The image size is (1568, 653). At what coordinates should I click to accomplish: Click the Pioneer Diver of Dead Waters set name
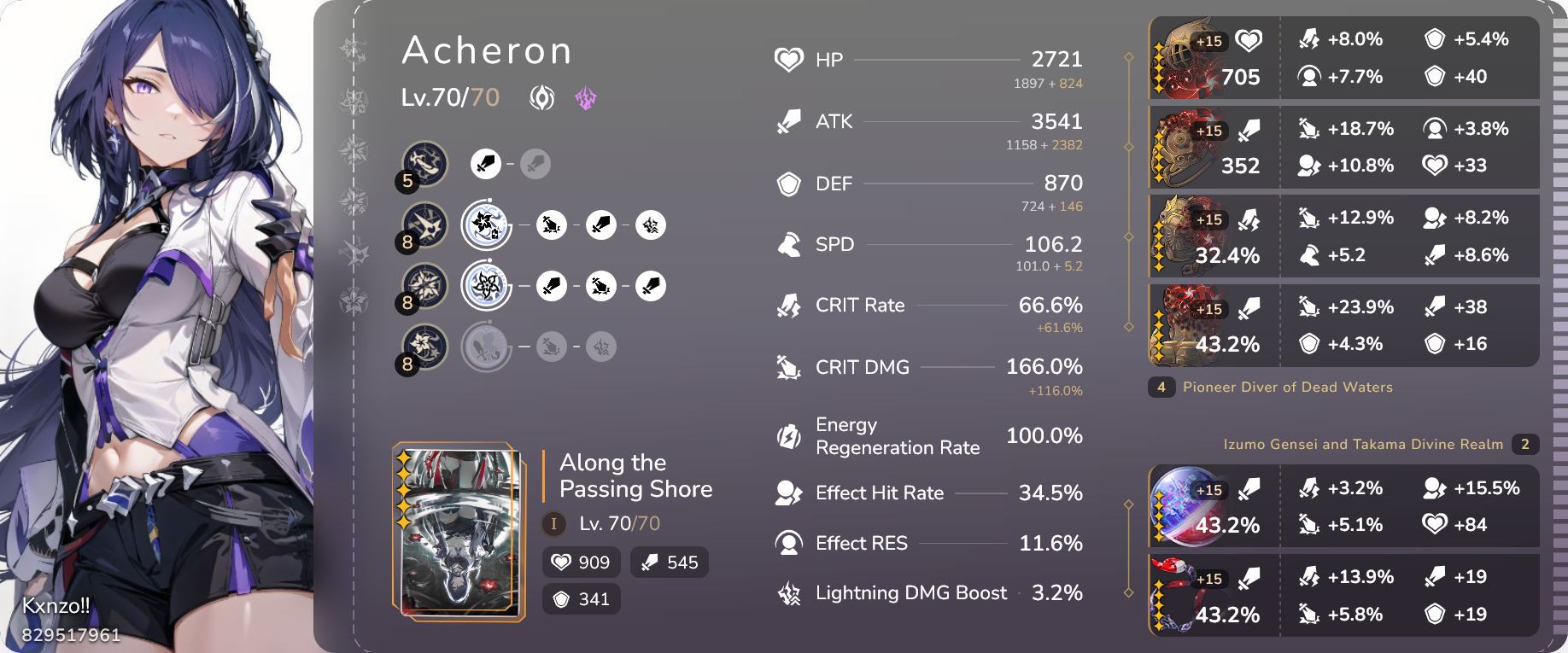click(1288, 387)
